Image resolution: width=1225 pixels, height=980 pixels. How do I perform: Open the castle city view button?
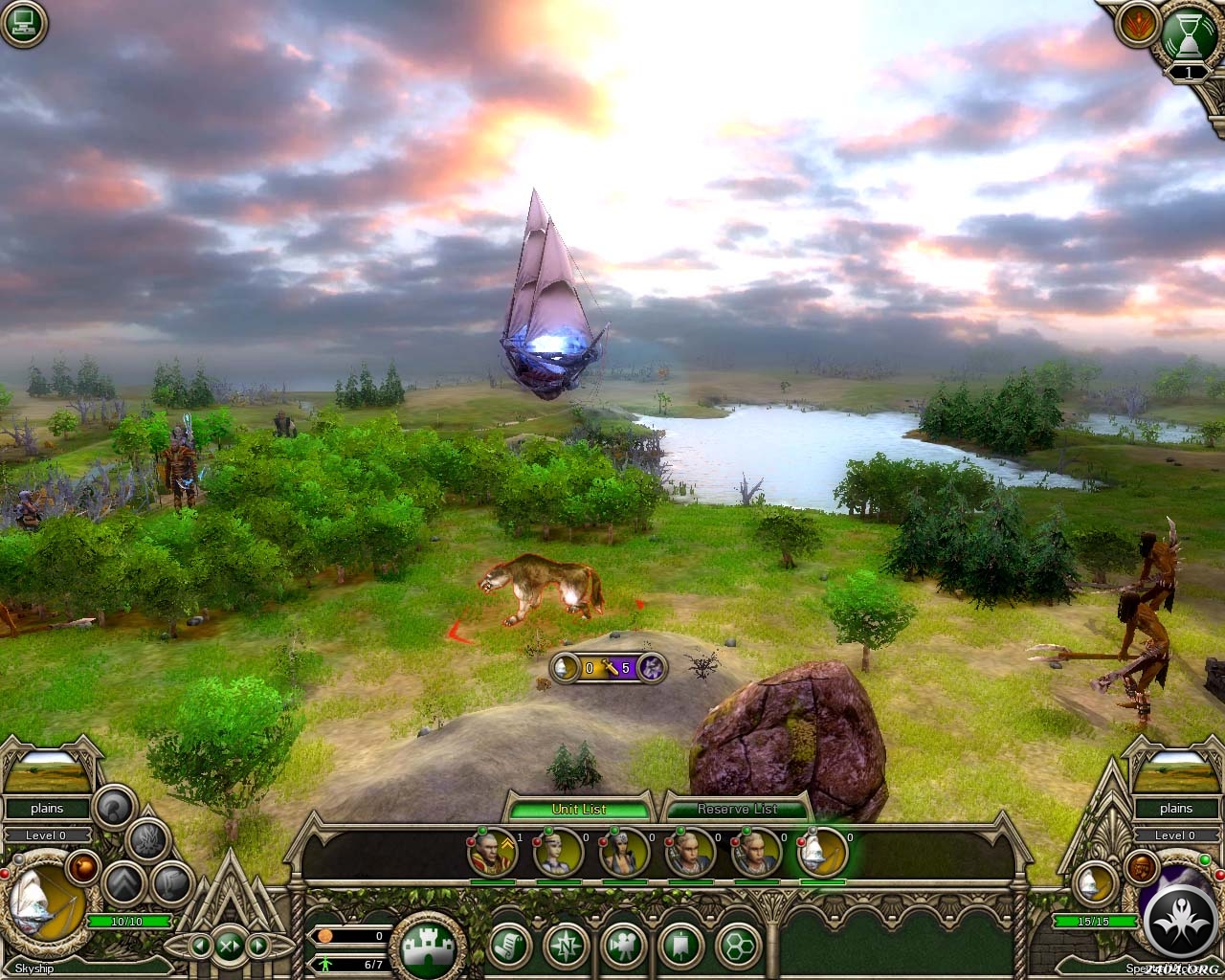click(427, 947)
